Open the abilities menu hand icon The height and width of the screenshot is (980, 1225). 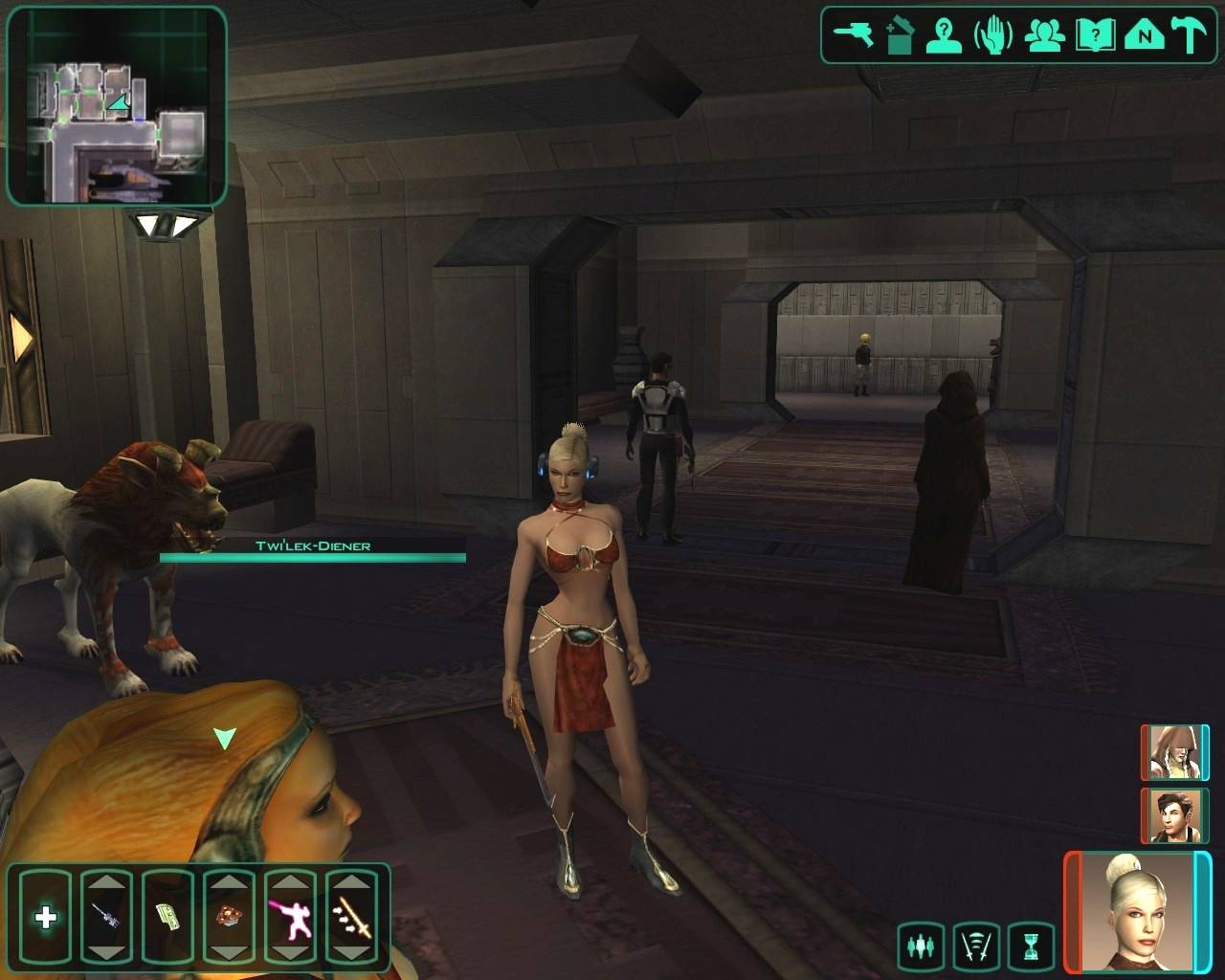(993, 35)
